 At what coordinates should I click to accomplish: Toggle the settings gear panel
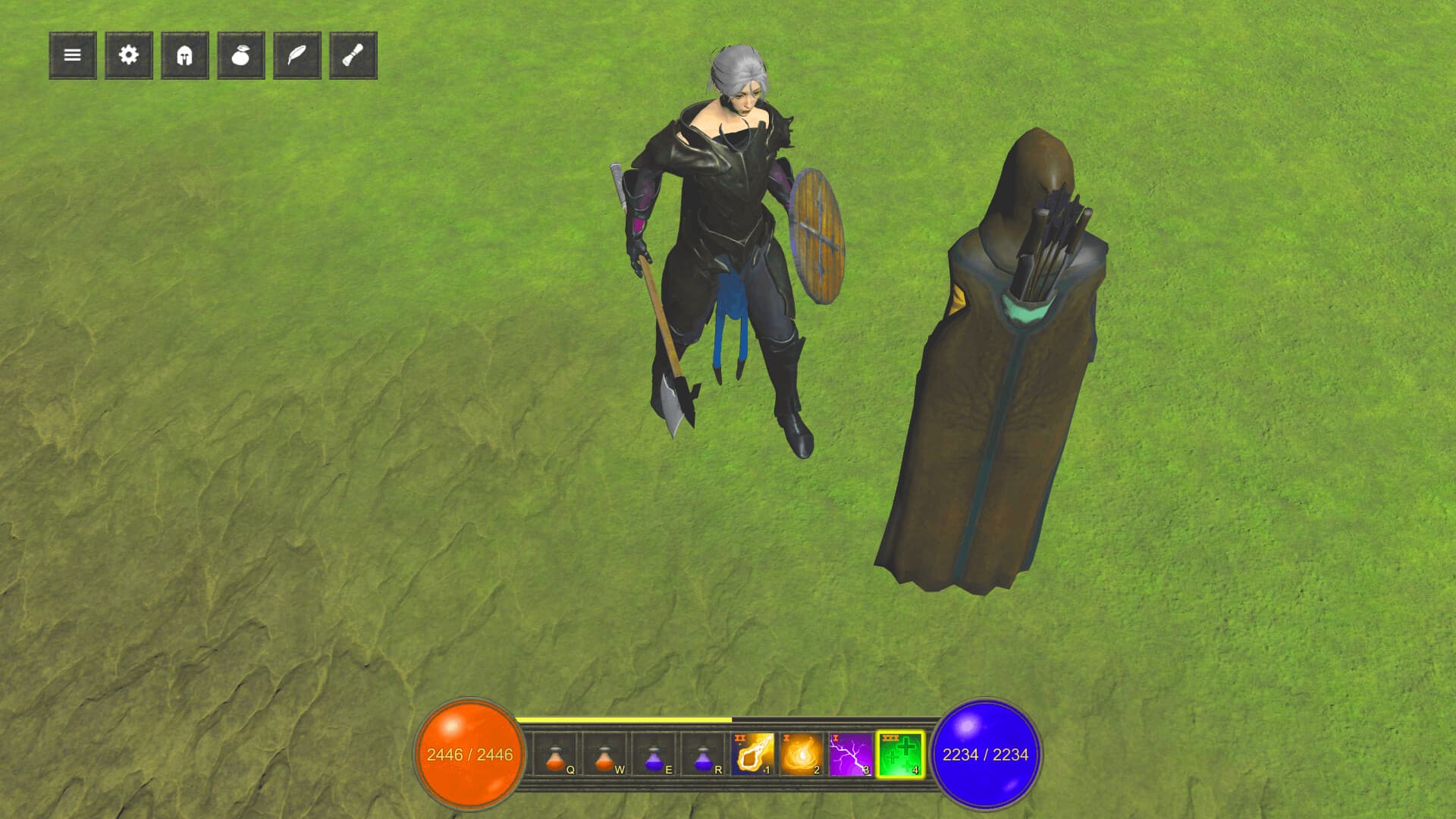coord(128,55)
